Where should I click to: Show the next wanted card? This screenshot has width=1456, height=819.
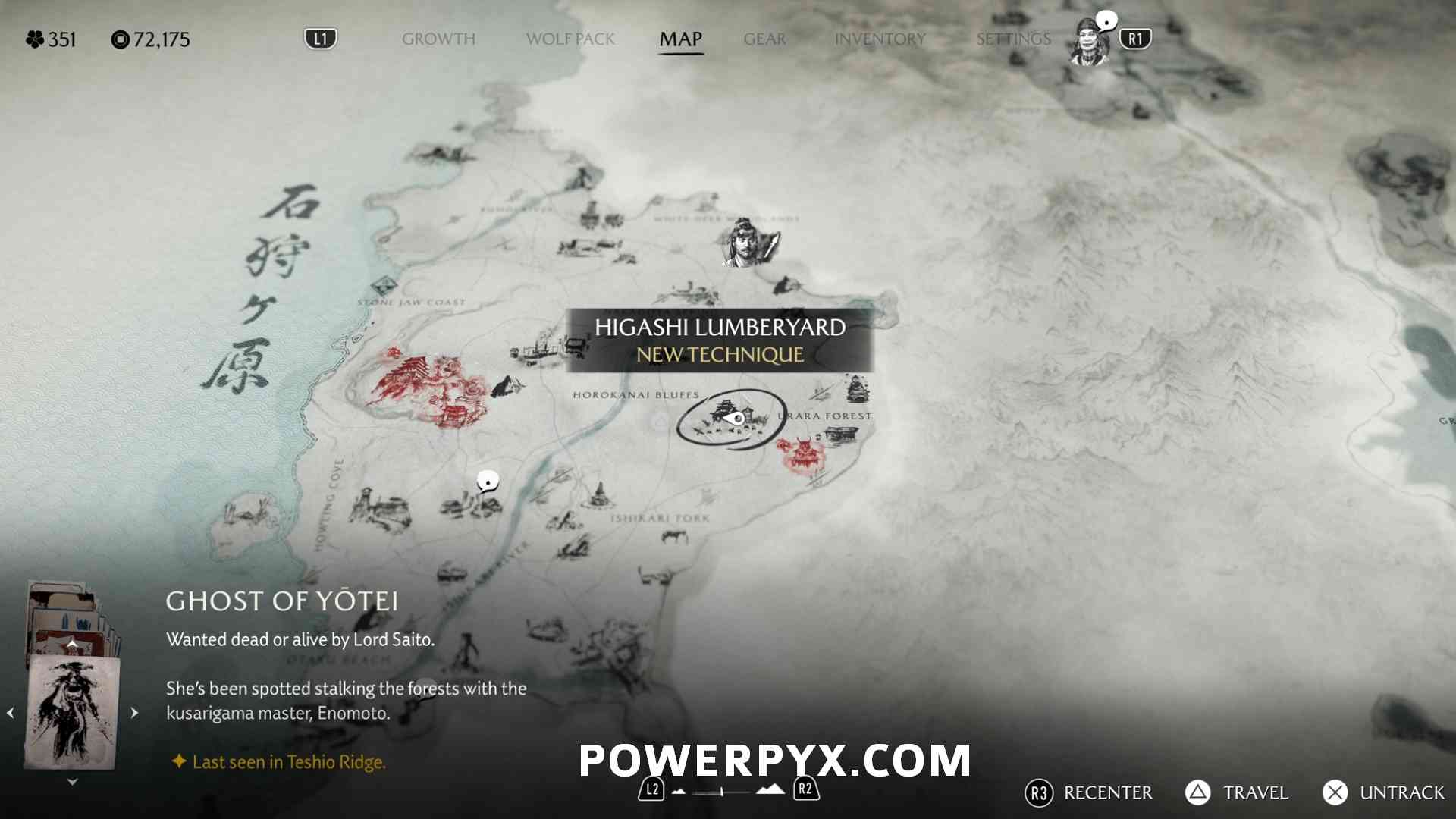[x=134, y=713]
